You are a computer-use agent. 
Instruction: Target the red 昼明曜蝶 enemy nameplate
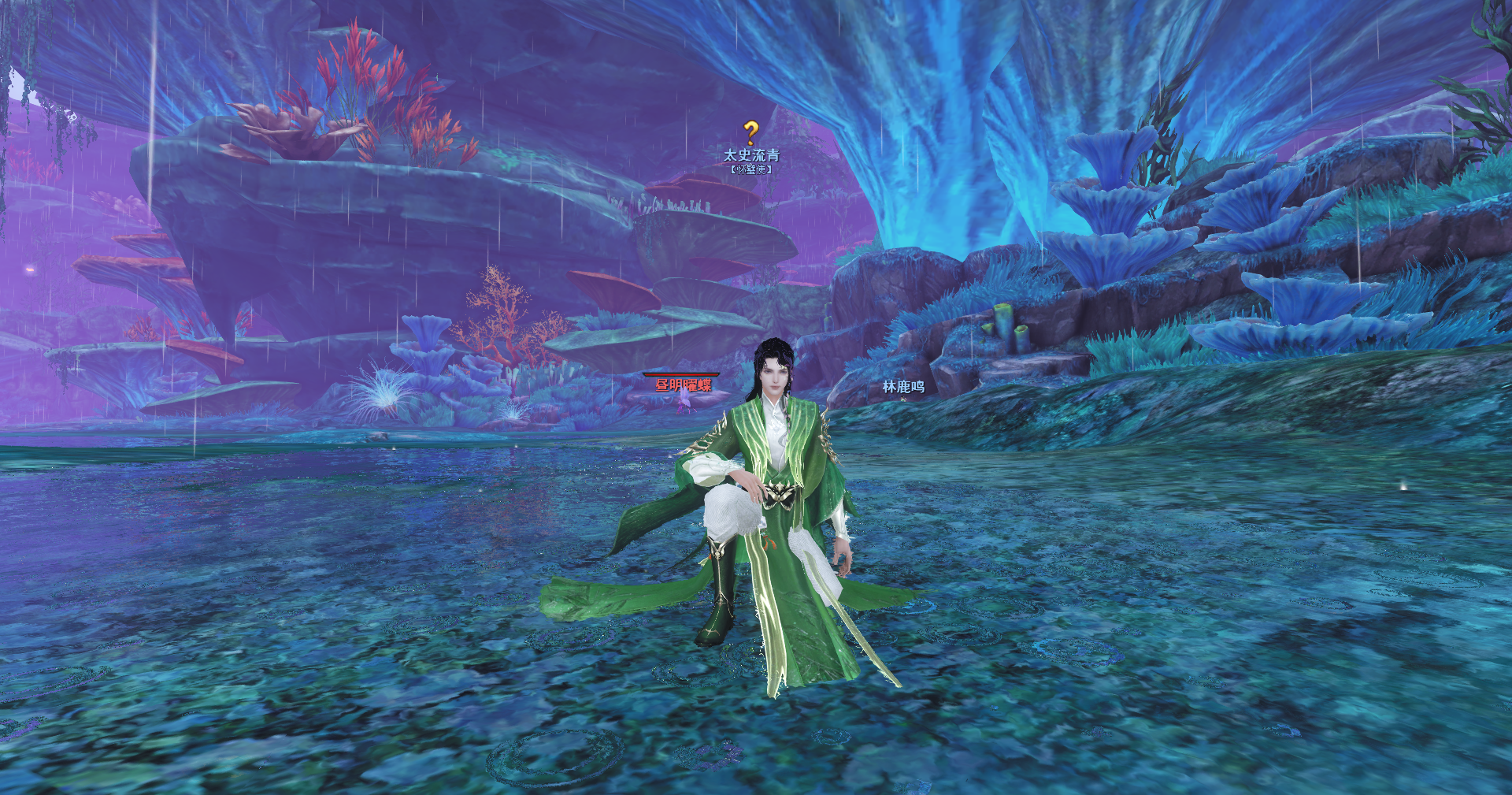pos(683,385)
